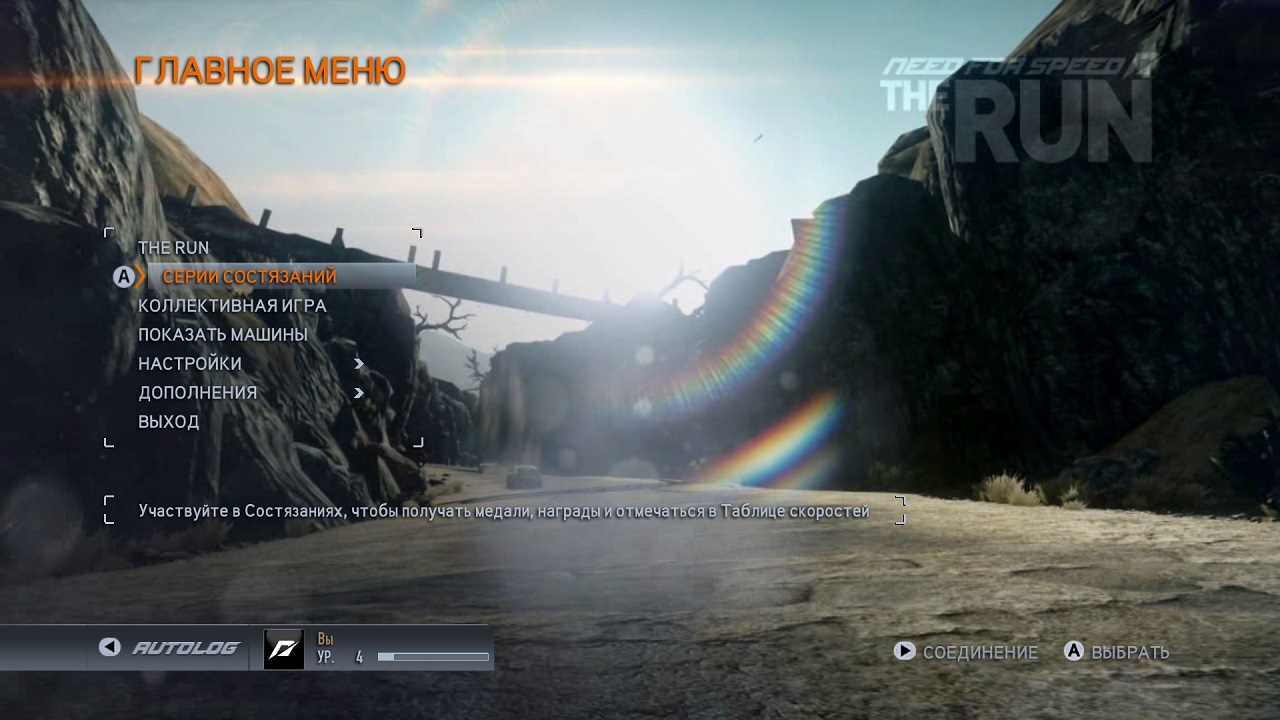Choose Коллективная игра multiplayer option
The height and width of the screenshot is (720, 1280).
click(x=232, y=305)
